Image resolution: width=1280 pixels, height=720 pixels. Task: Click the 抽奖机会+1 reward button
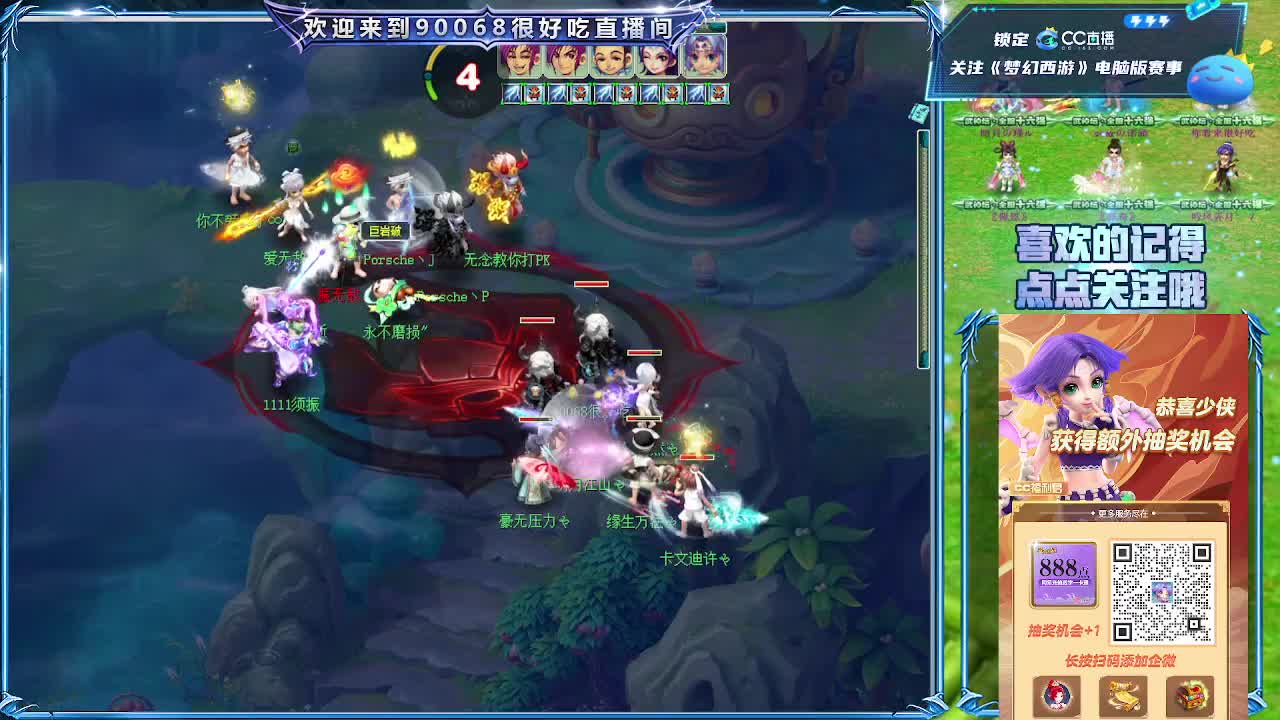[x=1063, y=631]
